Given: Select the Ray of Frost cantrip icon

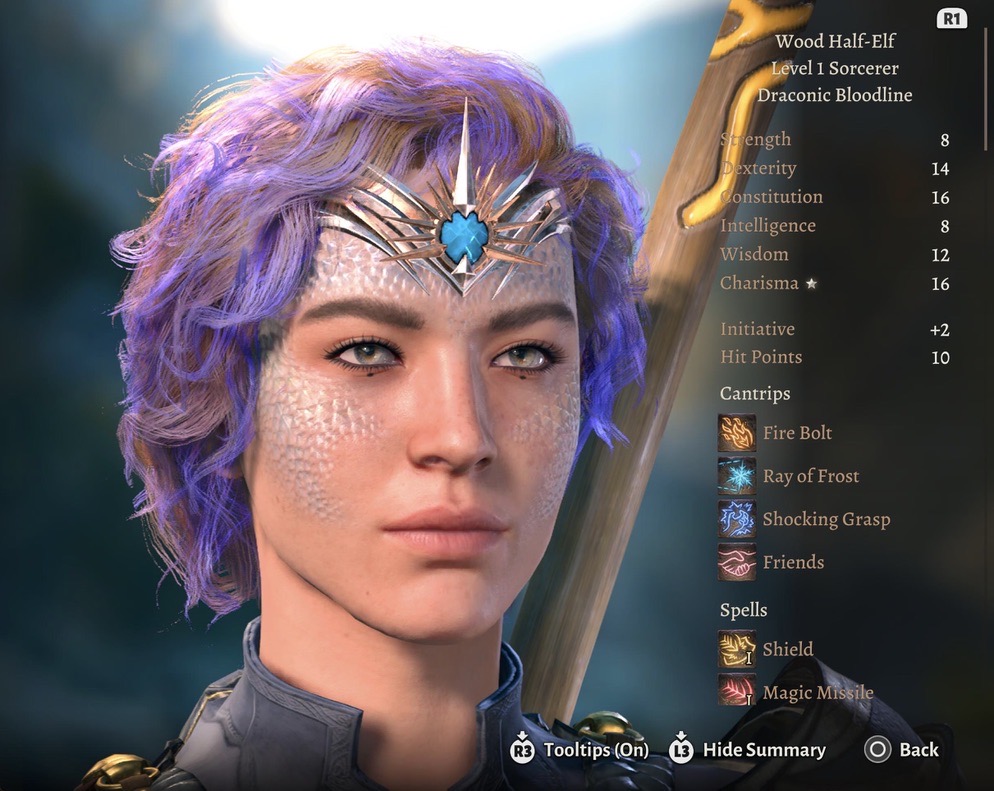Looking at the screenshot, I should tap(737, 476).
